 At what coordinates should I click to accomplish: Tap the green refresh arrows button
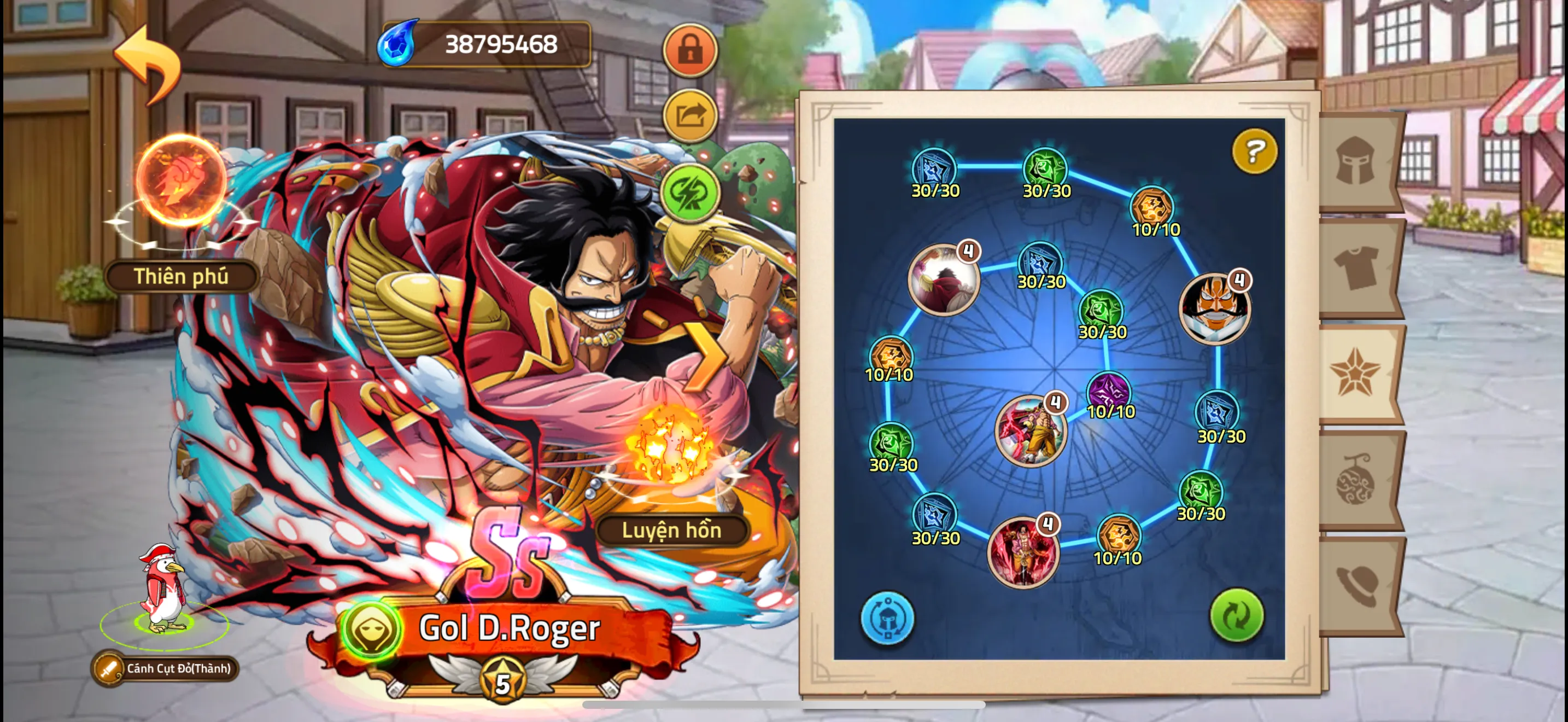pos(1236,615)
